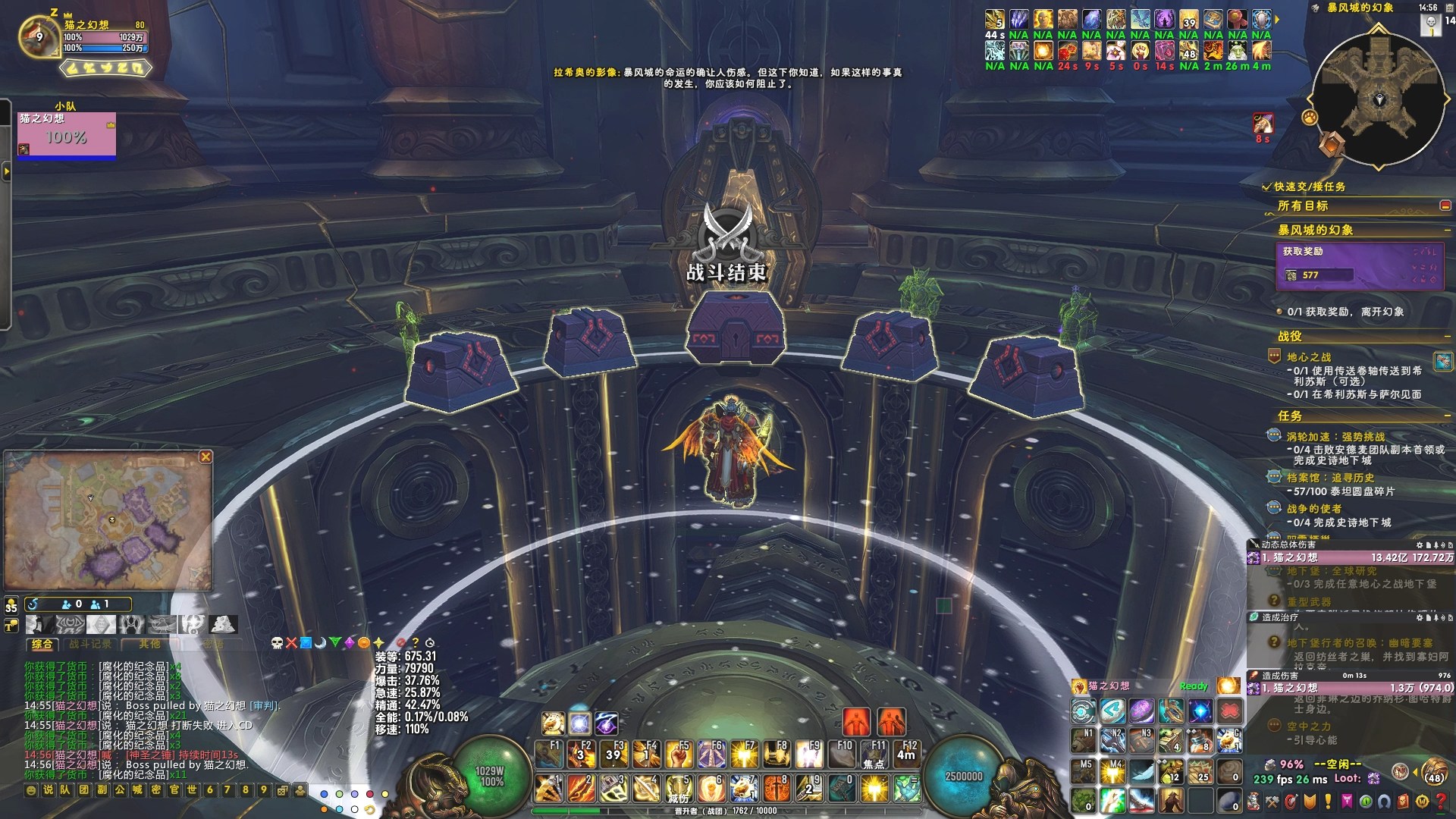Screen dimensions: 1456x819
Task: Open the 其他 chat tab
Action: point(149,644)
